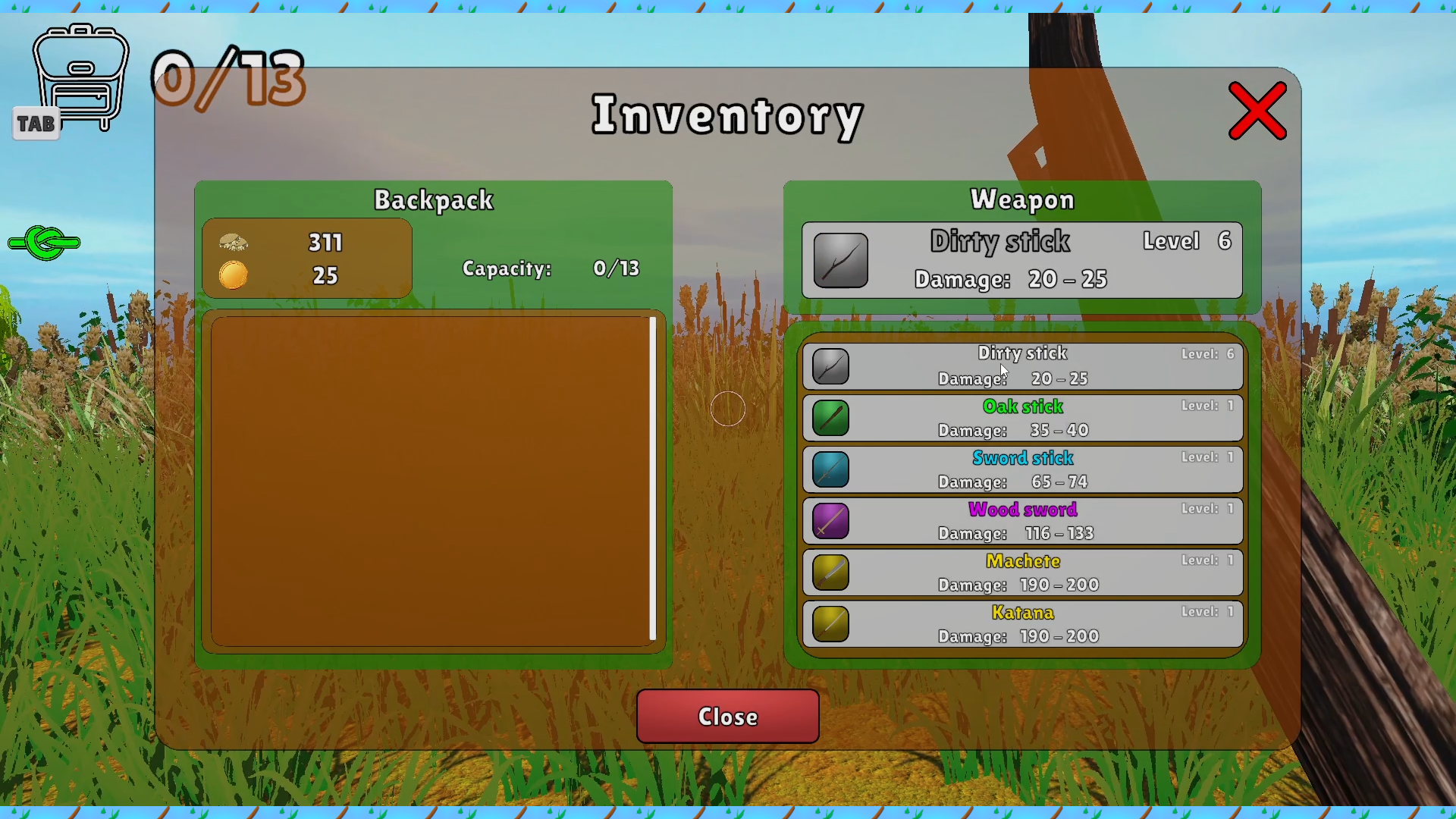This screenshot has width=1456, height=819.
Task: Click the equipped Dirty stick weapon slot
Action: 1021,260
